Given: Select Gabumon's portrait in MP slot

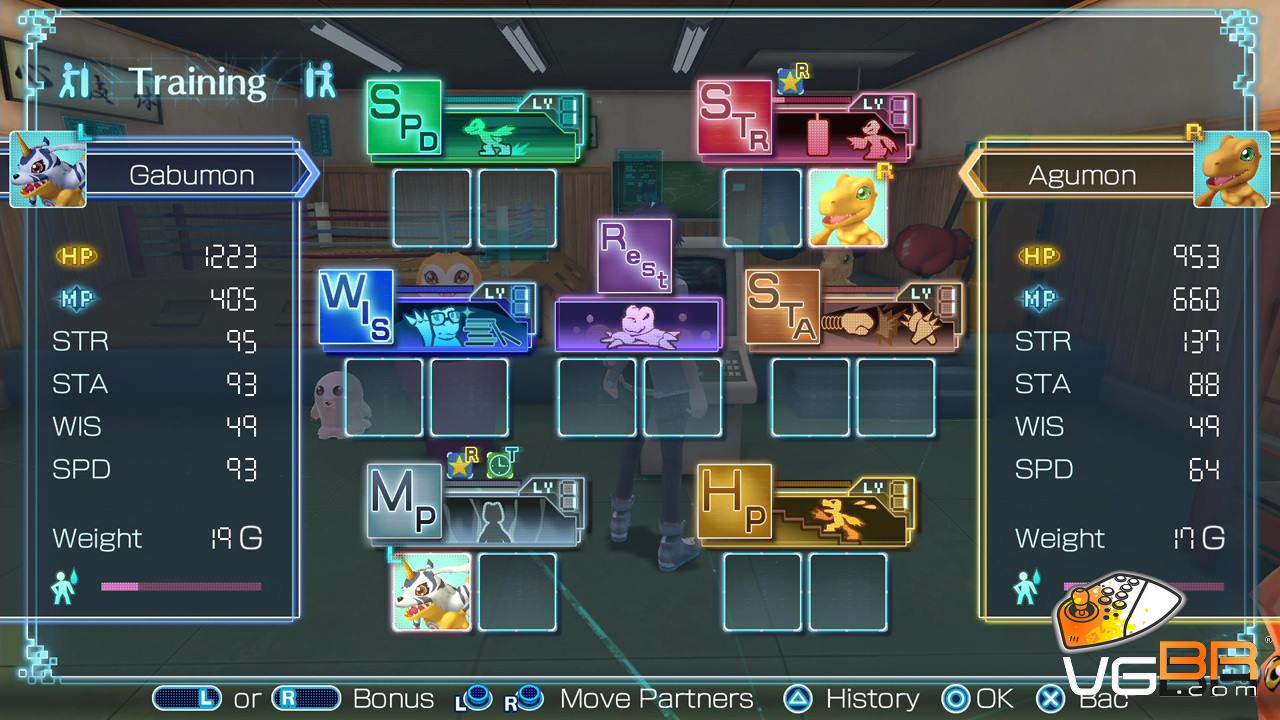Looking at the screenshot, I should 432,592.
